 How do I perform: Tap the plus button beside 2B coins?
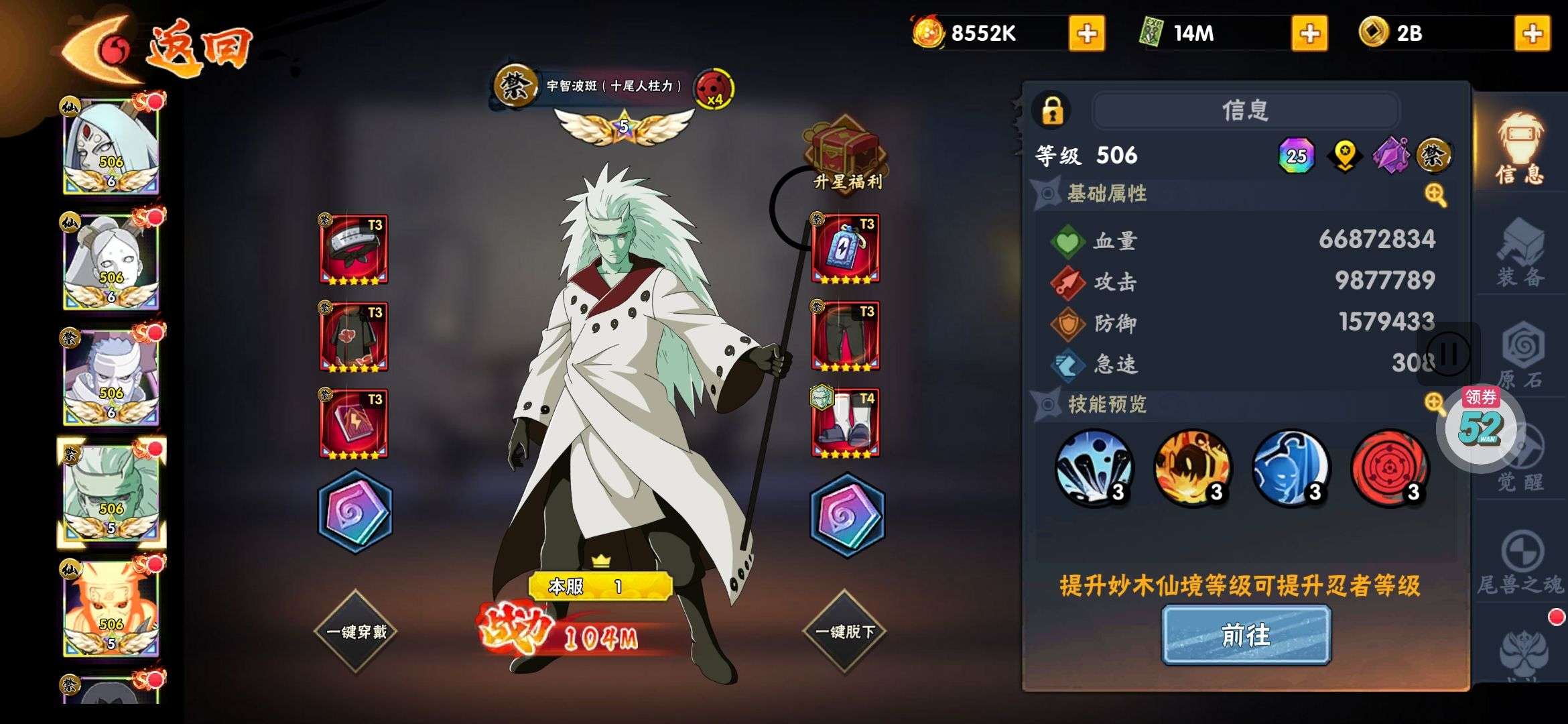[1532, 34]
